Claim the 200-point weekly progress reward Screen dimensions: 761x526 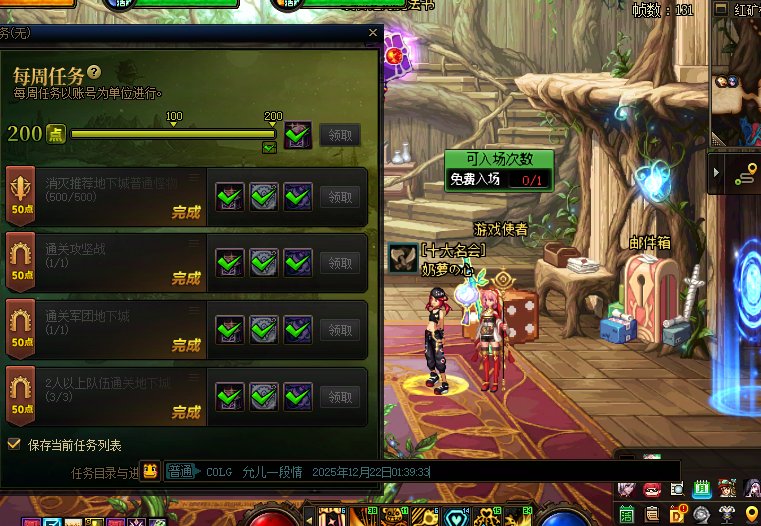coord(340,135)
